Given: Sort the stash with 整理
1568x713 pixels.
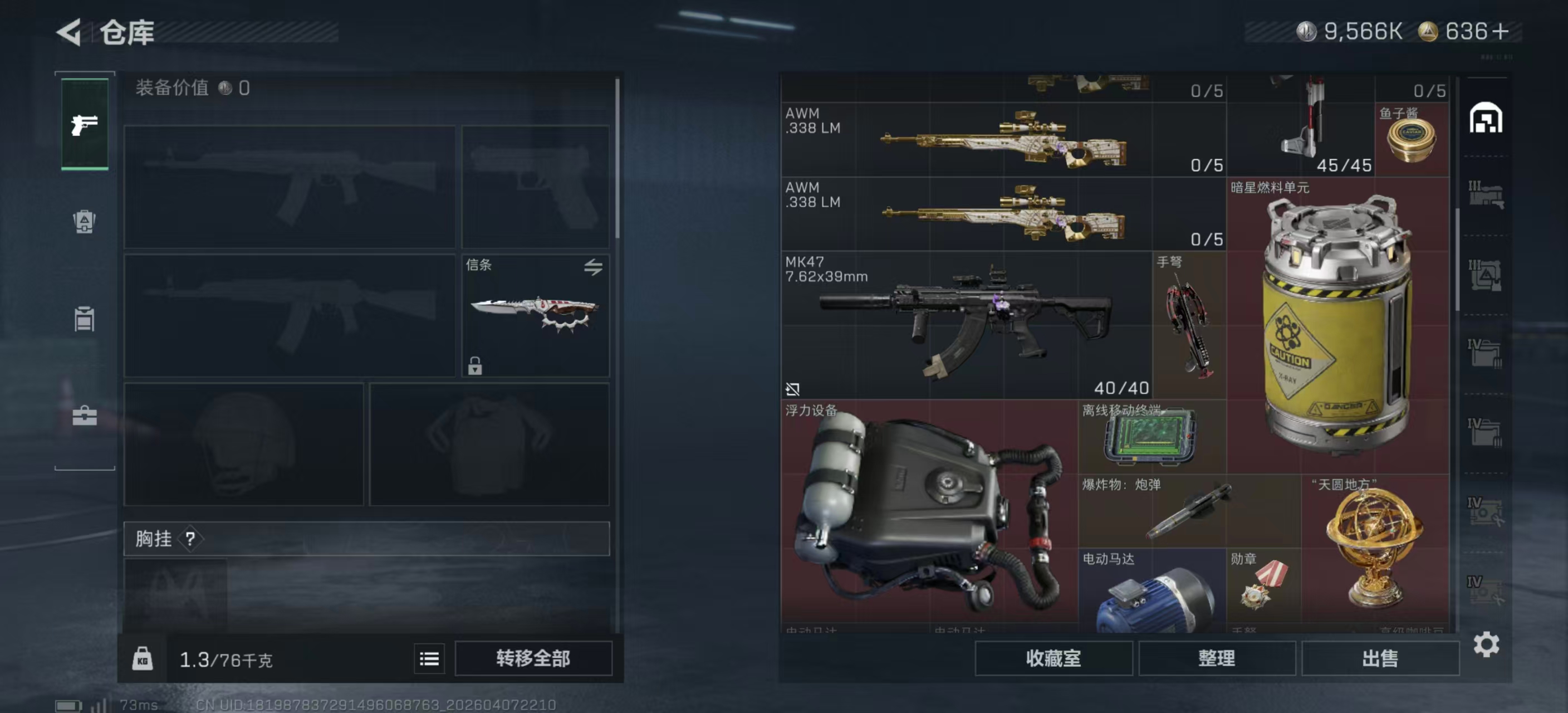Looking at the screenshot, I should click(x=1216, y=658).
